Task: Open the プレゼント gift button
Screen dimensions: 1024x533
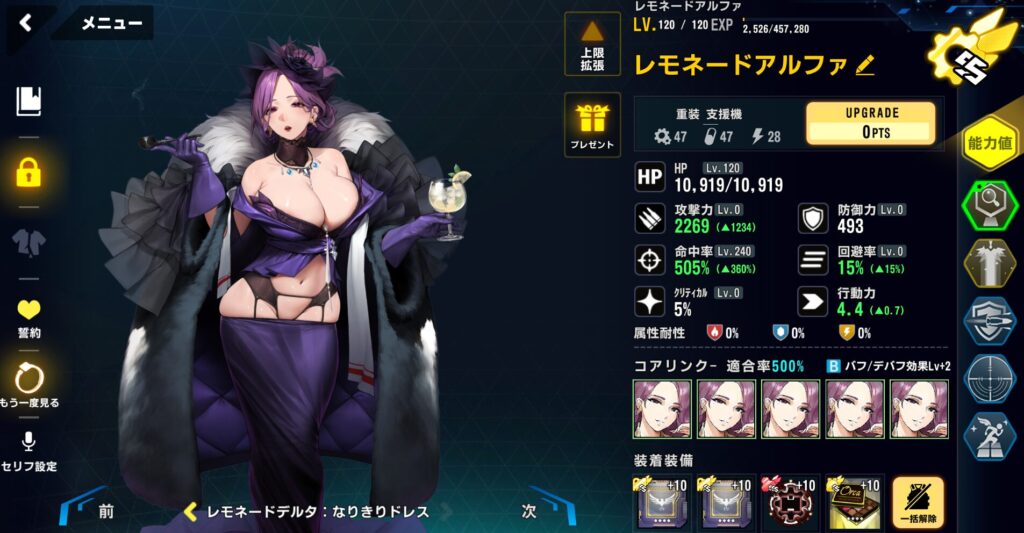Action: click(x=592, y=125)
